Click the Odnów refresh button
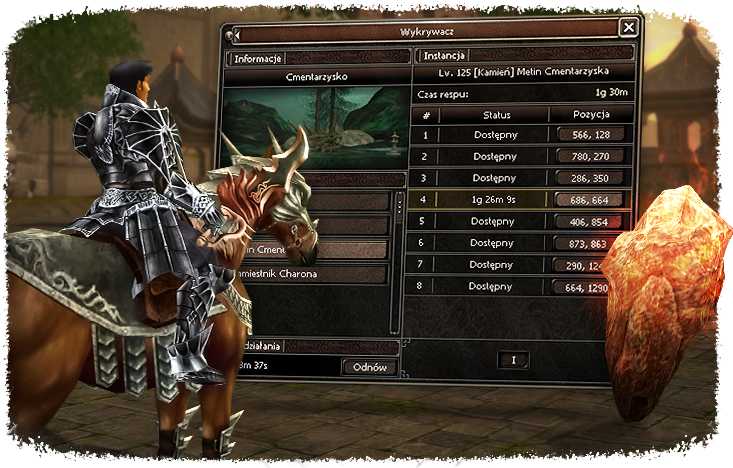The height and width of the screenshot is (468, 733). tap(369, 367)
